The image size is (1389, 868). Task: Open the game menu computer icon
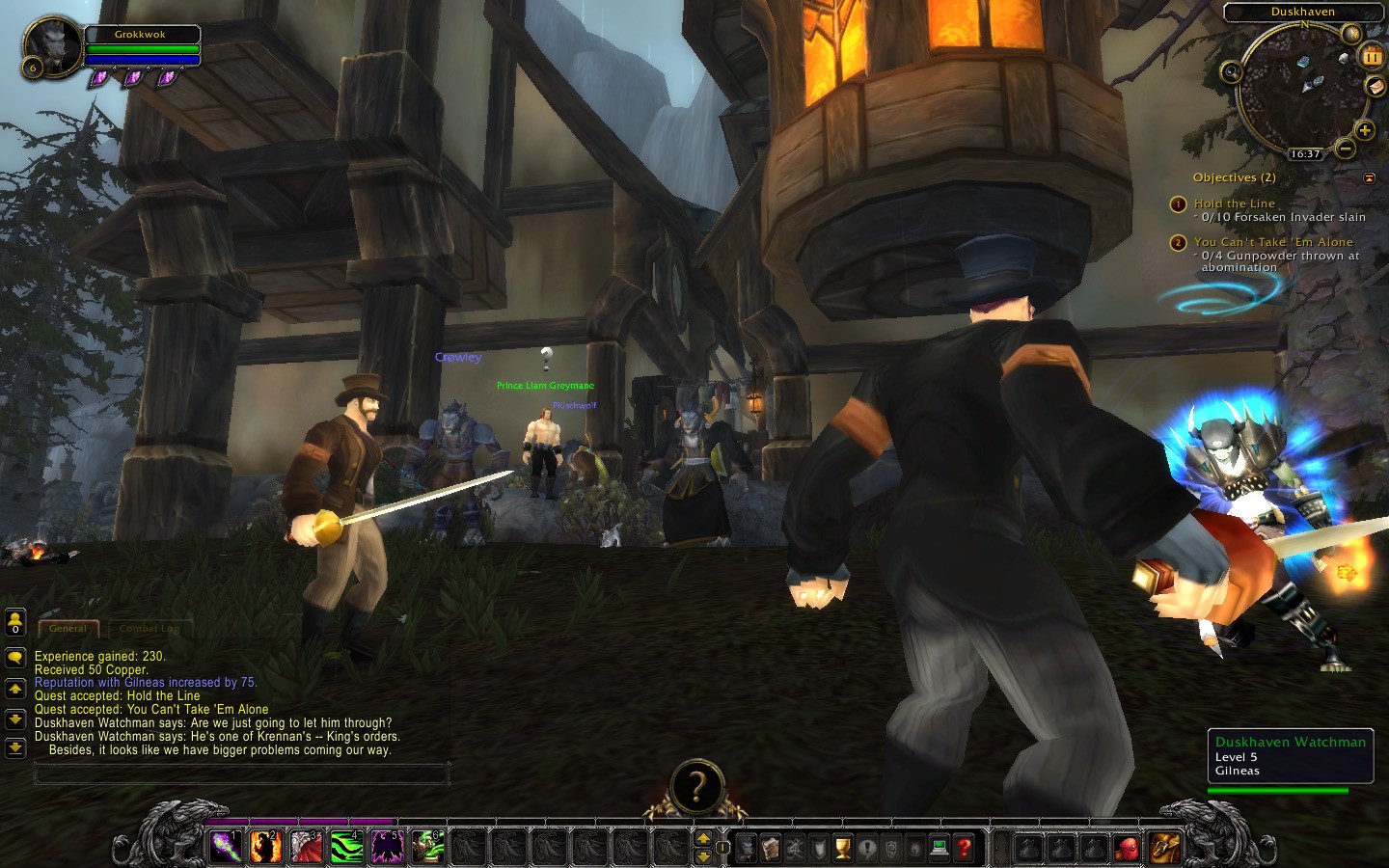pyautogui.click(x=940, y=848)
